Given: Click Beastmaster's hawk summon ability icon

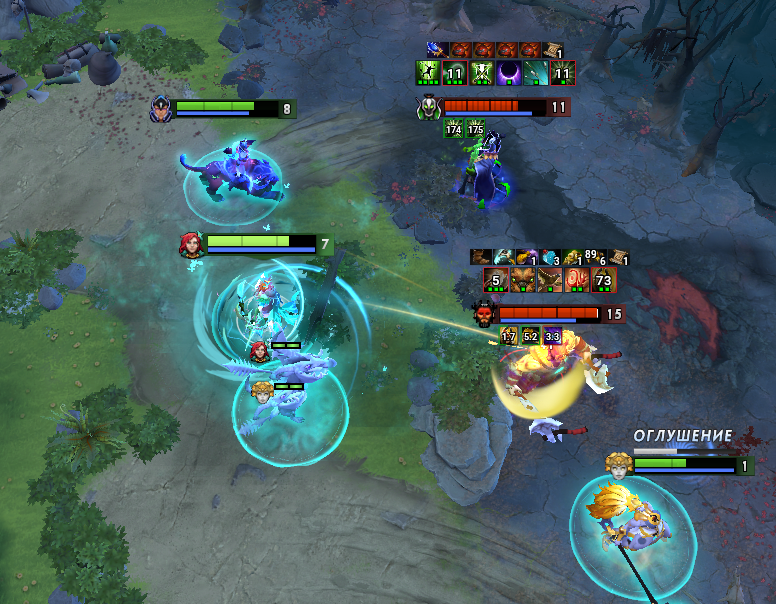Looking at the screenshot, I should pyautogui.click(x=548, y=280).
